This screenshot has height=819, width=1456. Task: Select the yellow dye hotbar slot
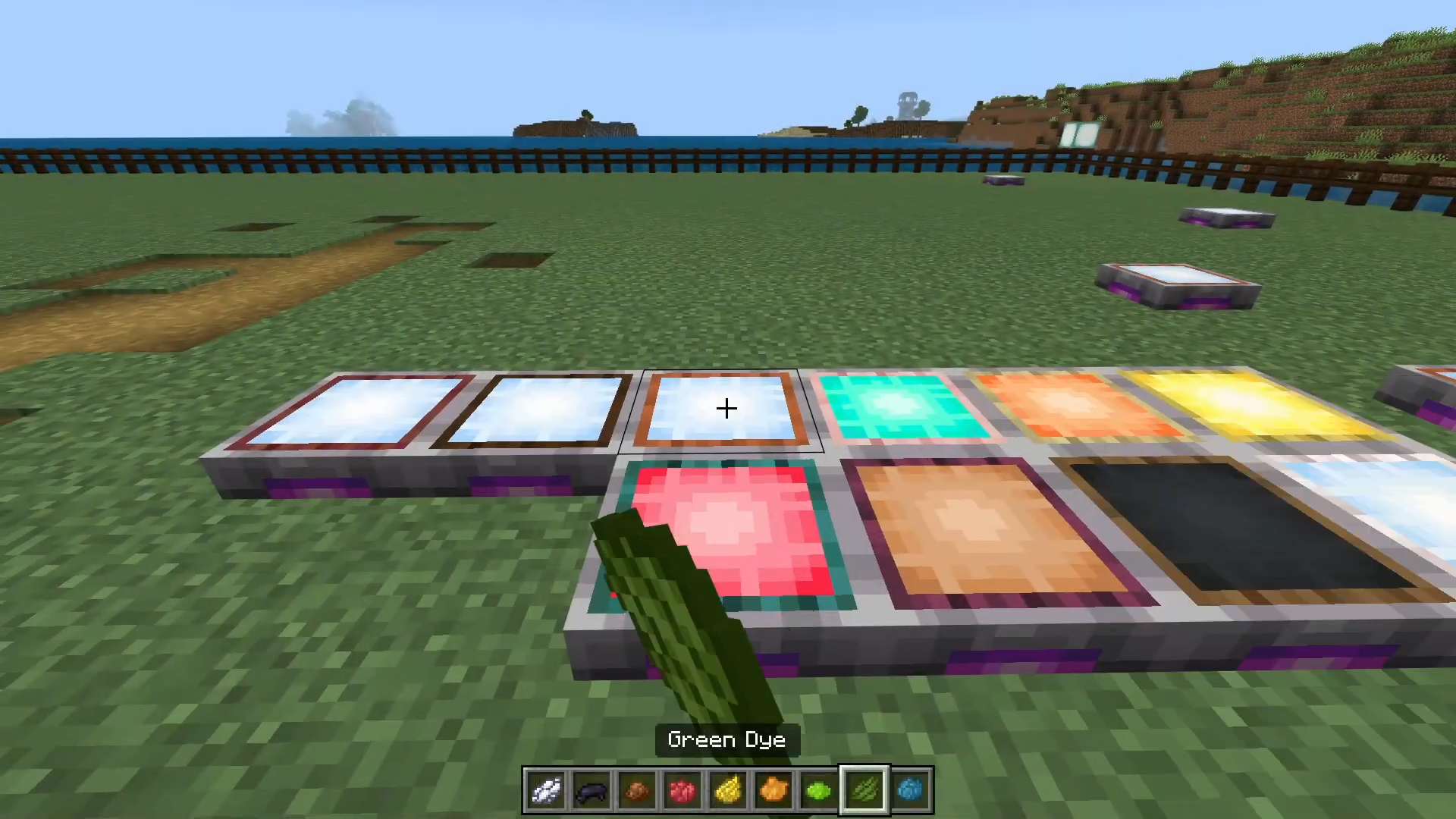[x=728, y=791]
